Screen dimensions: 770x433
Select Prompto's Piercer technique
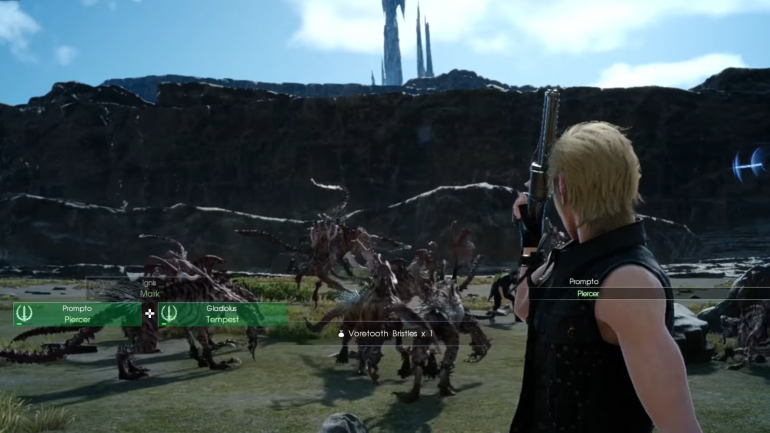pyautogui.click(x=77, y=314)
